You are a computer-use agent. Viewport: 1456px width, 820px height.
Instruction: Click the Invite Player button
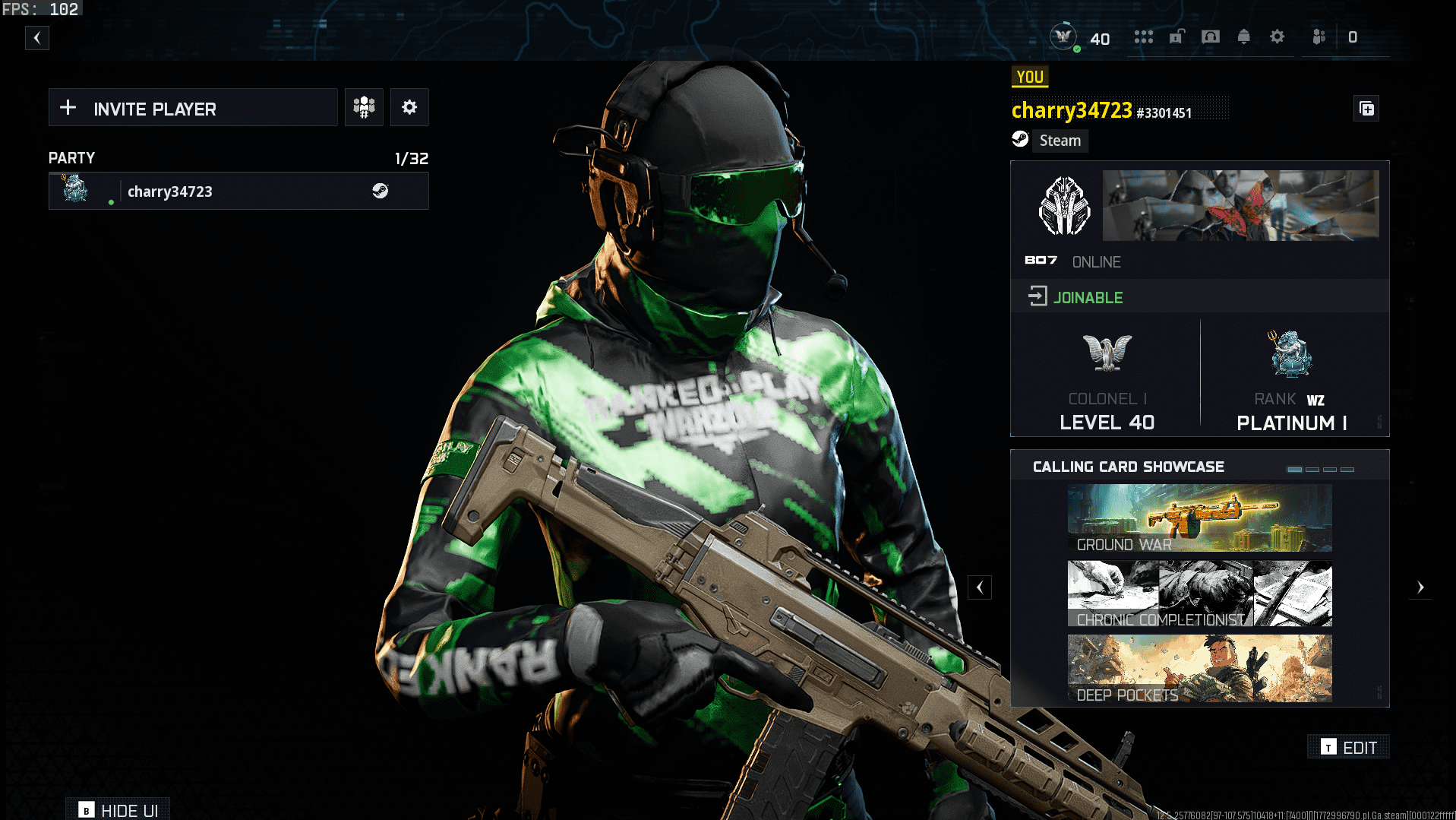pyautogui.click(x=193, y=108)
